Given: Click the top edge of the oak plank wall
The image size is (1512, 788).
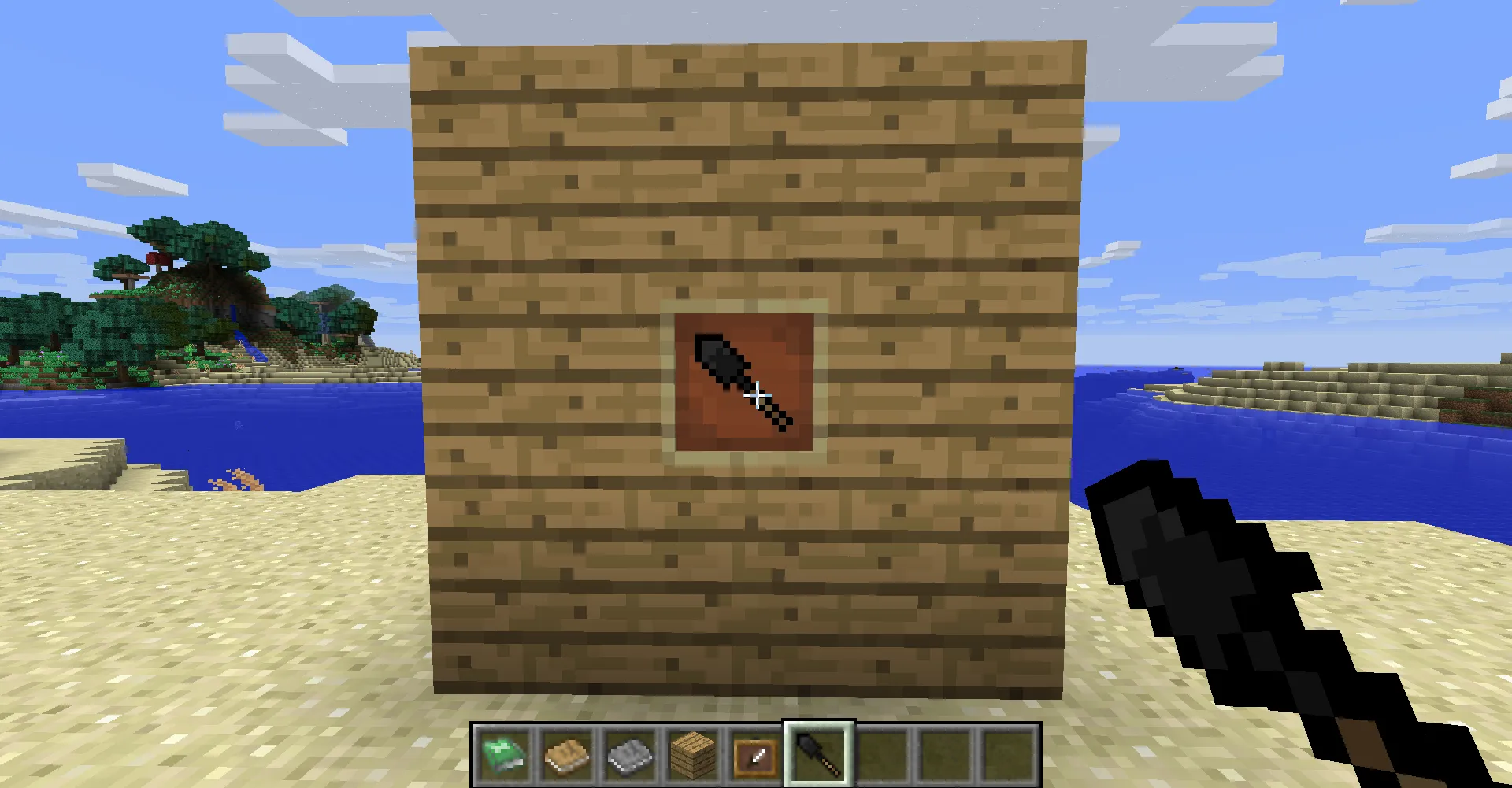Looking at the screenshot, I should (748, 47).
